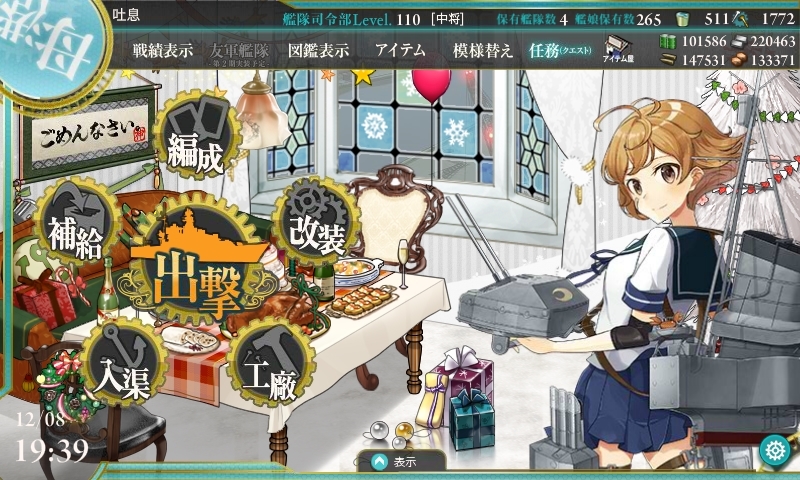Image resolution: width=800 pixels, height=480 pixels.
Task: Show the 戦績表示 battle record
Action: tap(163, 50)
